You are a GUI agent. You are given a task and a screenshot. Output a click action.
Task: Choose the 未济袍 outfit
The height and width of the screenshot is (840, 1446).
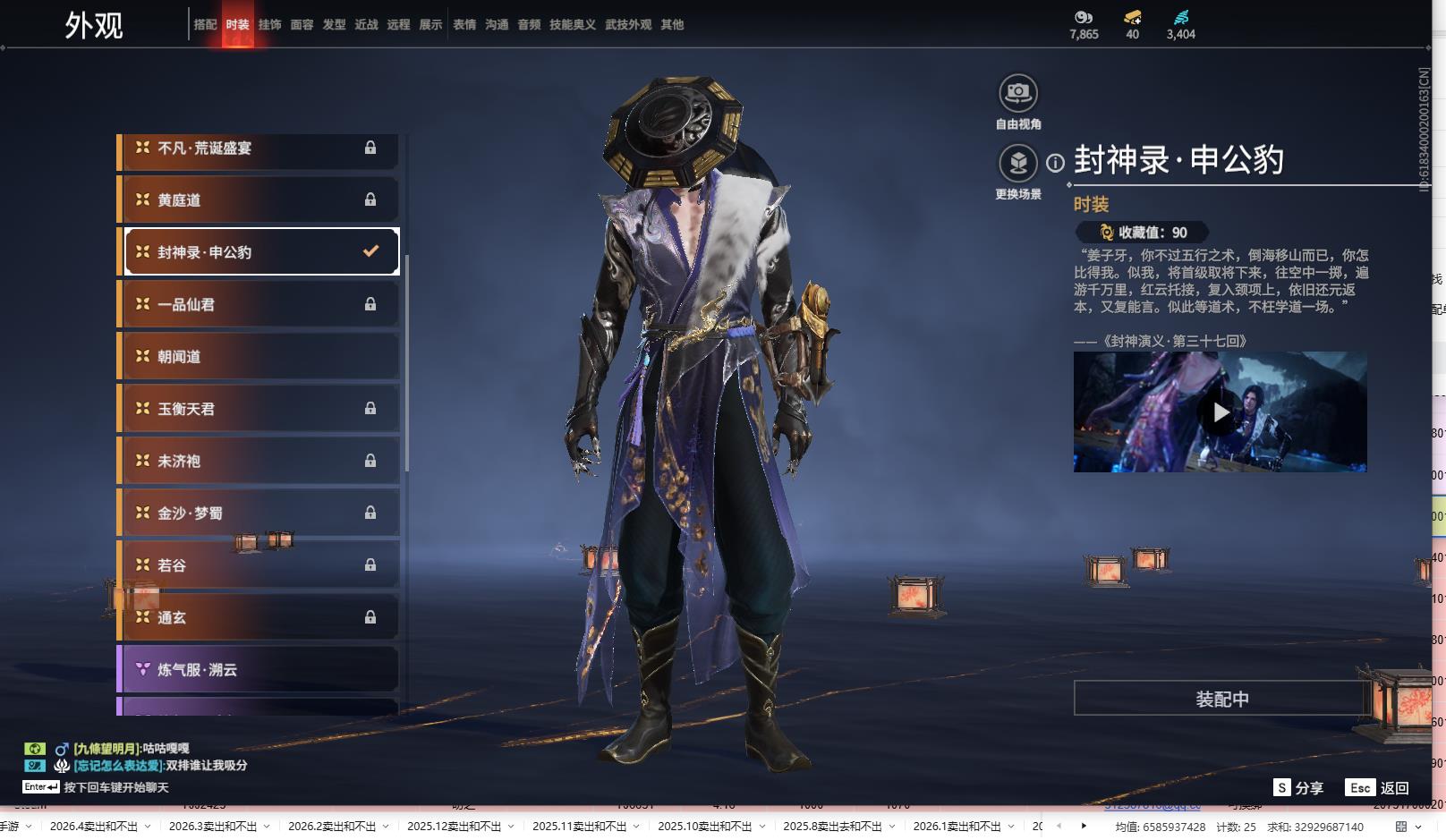pos(259,462)
